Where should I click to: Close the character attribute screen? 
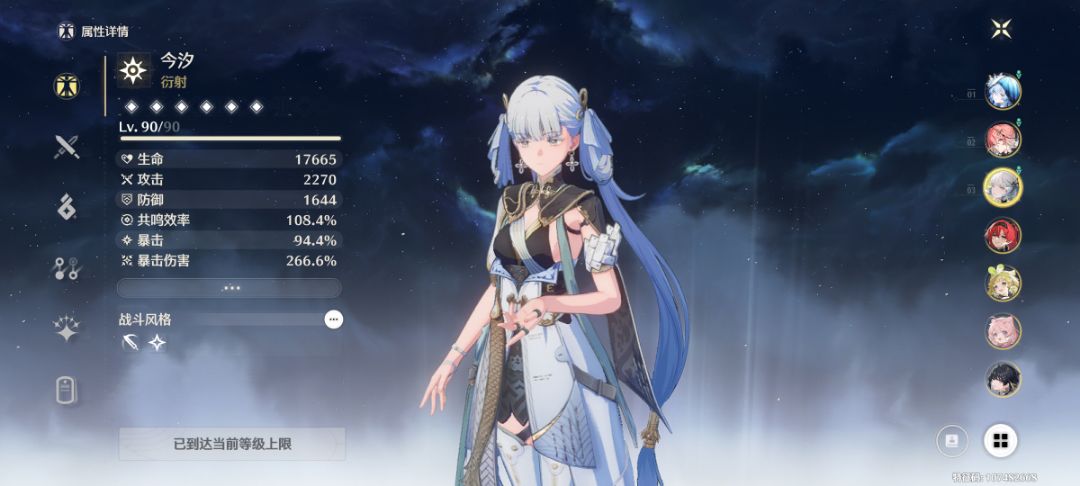[x=1001, y=29]
